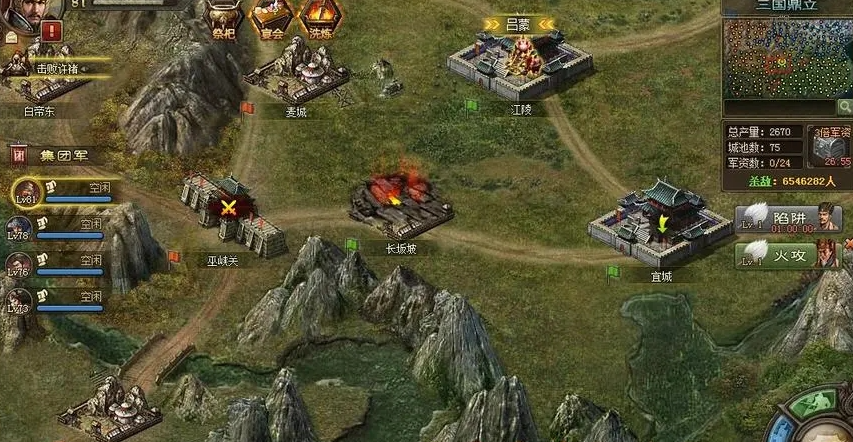Open the 洗炼 refining icon
The width and height of the screenshot is (853, 442).
click(x=320, y=16)
